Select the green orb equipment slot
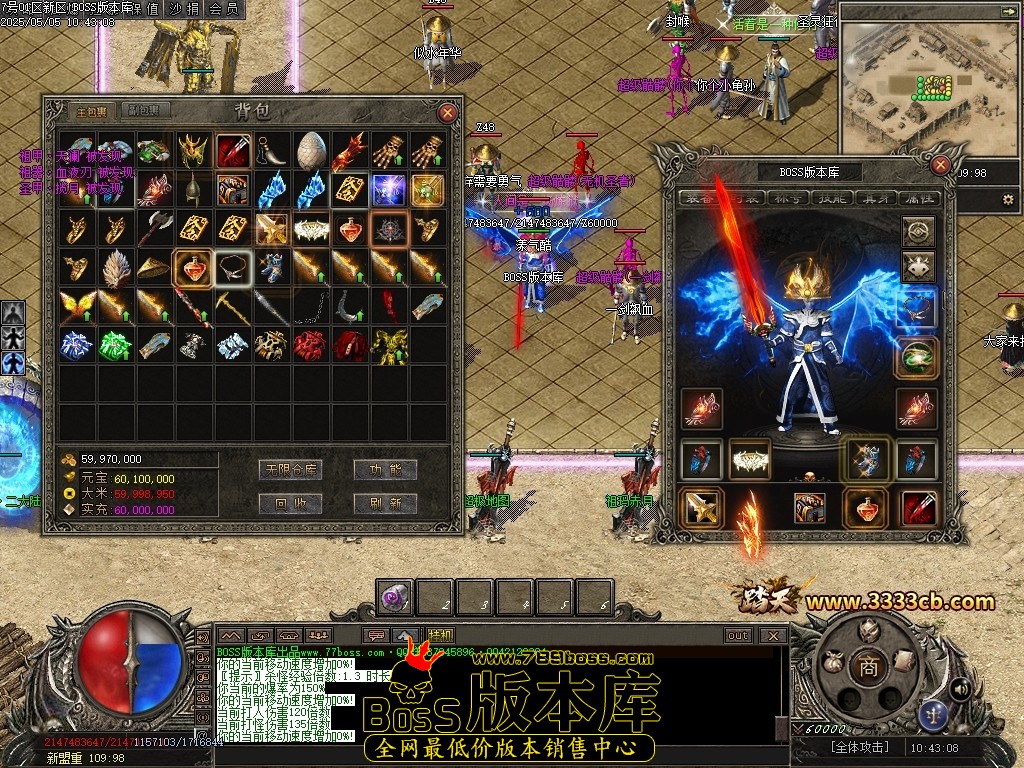 pos(918,357)
